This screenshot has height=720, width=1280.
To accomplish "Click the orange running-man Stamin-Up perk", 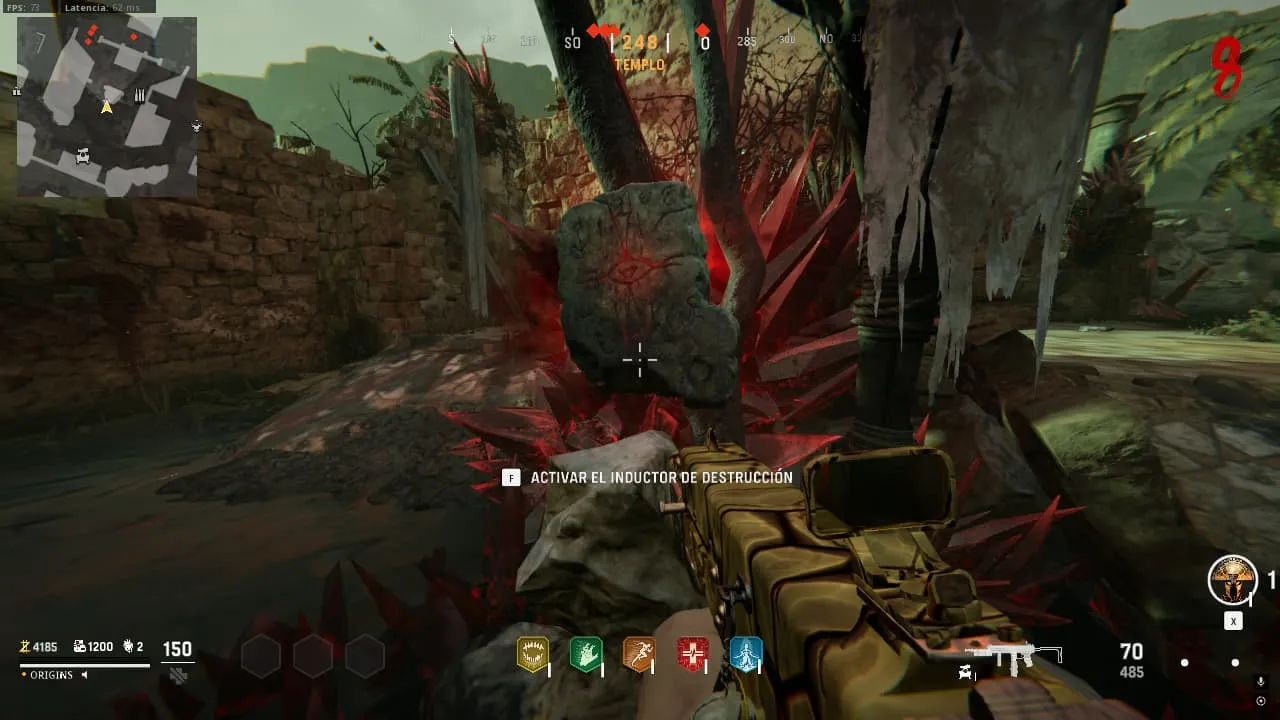I will point(639,654).
